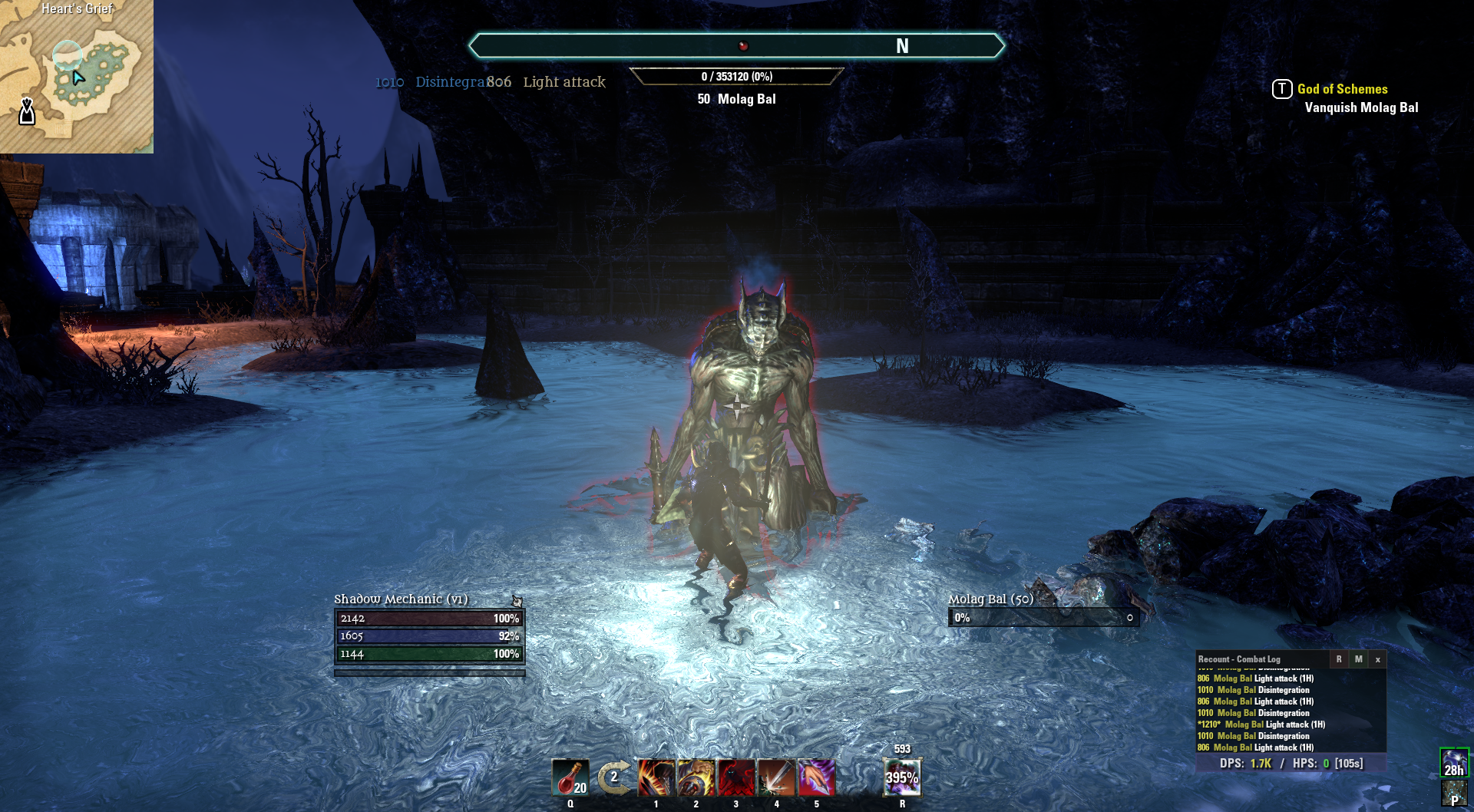Select the Molag Bal target frame
This screenshot has height=812, width=1474.
coord(1043,618)
